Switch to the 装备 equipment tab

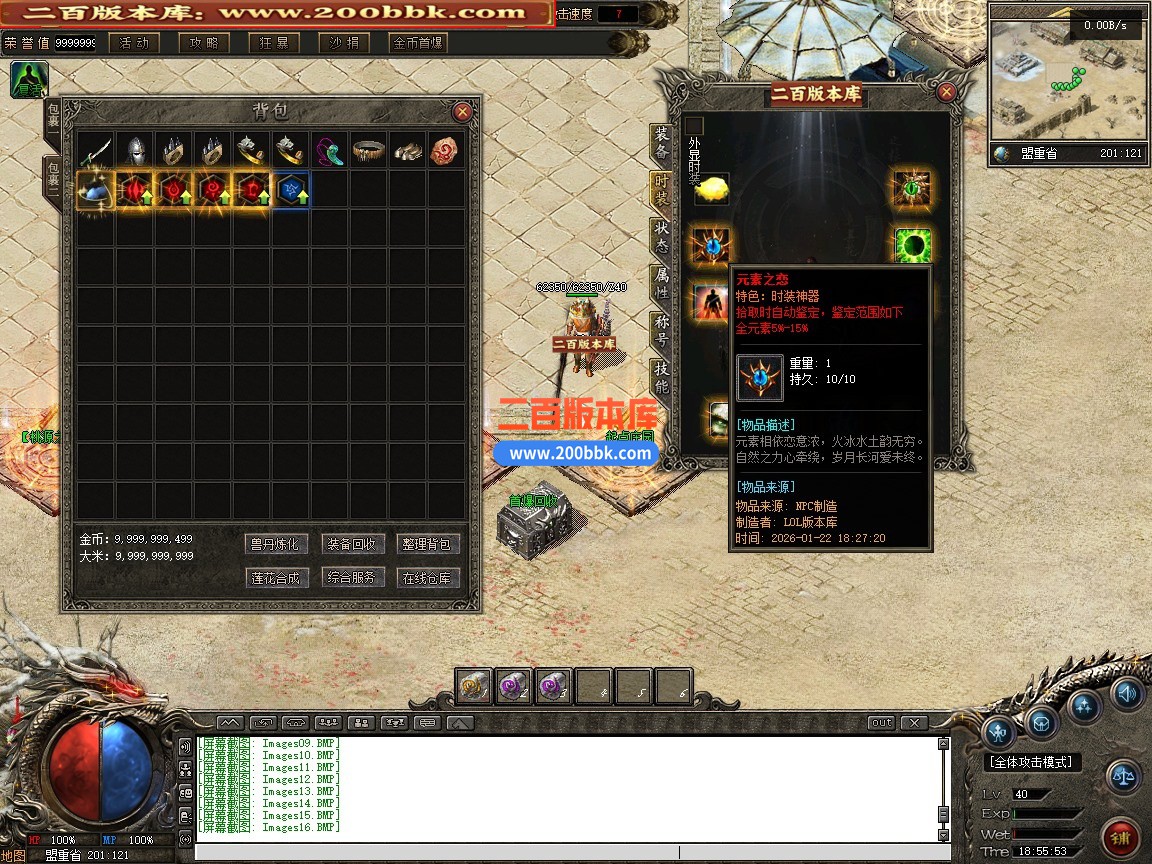[662, 143]
